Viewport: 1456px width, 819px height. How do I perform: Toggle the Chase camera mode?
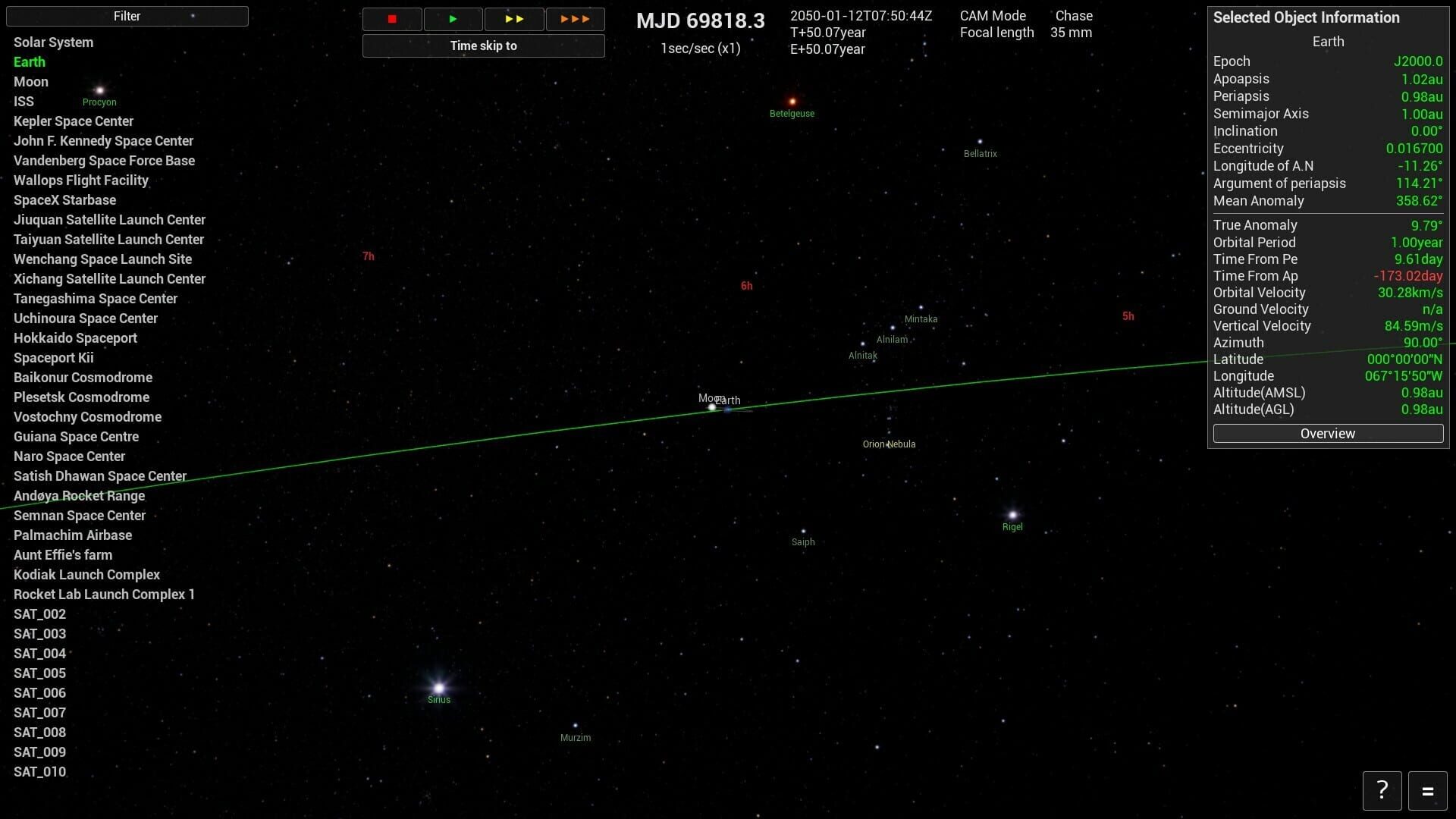pyautogui.click(x=1072, y=15)
